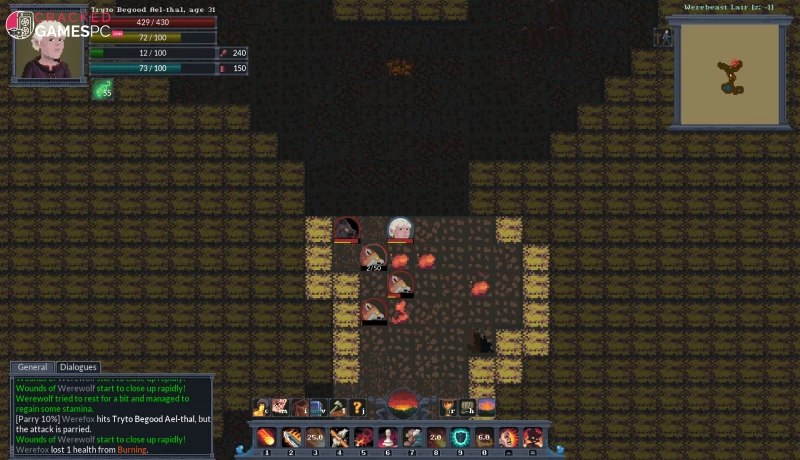Open the inventory bag button marked i

300,406
